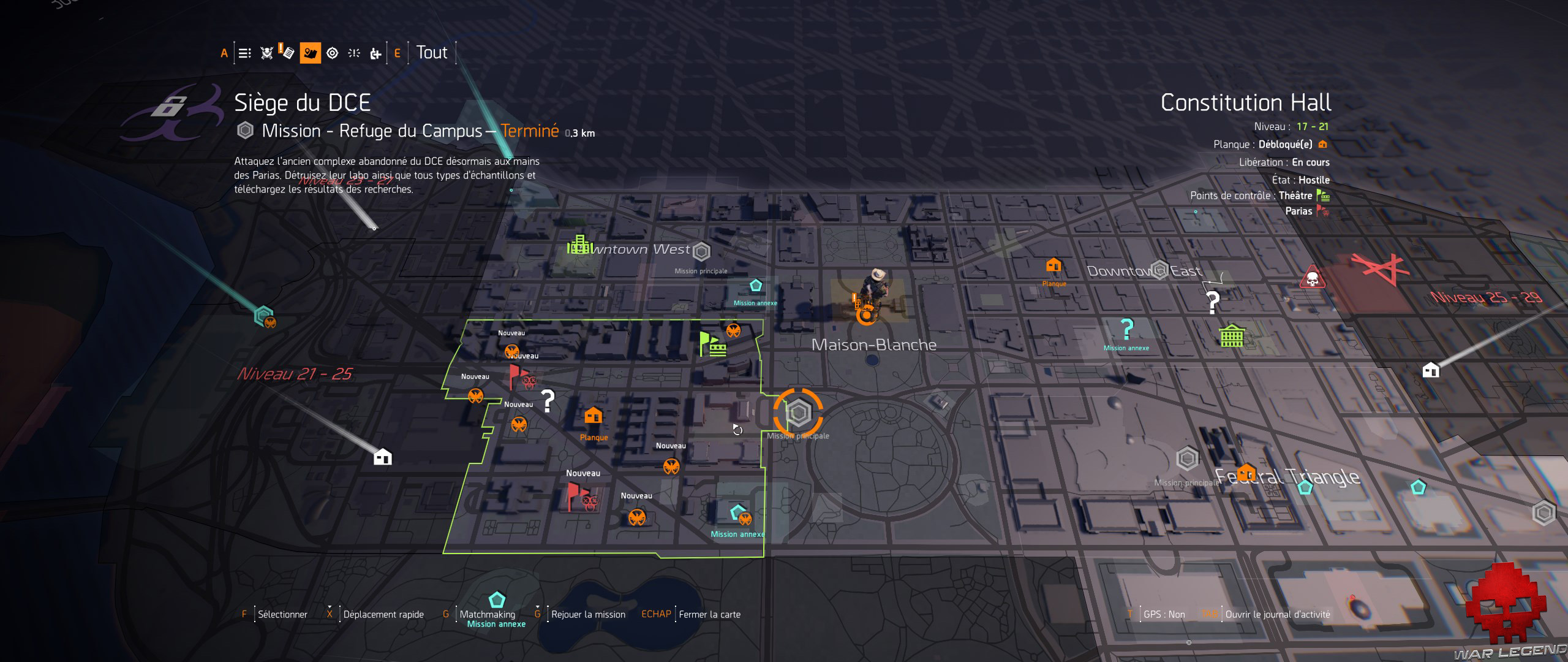This screenshot has height=662, width=1568.
Task: Select the list filter icon next to A
Action: 244,54
